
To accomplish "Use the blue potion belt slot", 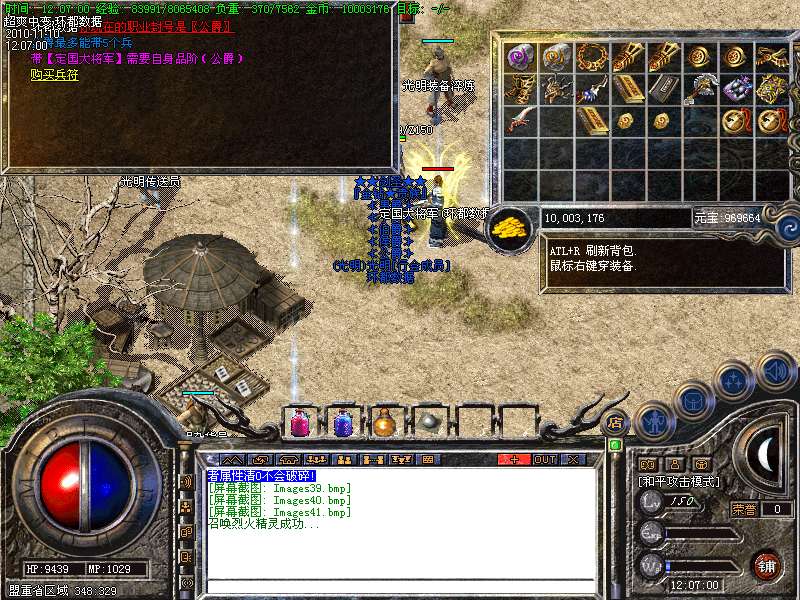I will pos(342,423).
